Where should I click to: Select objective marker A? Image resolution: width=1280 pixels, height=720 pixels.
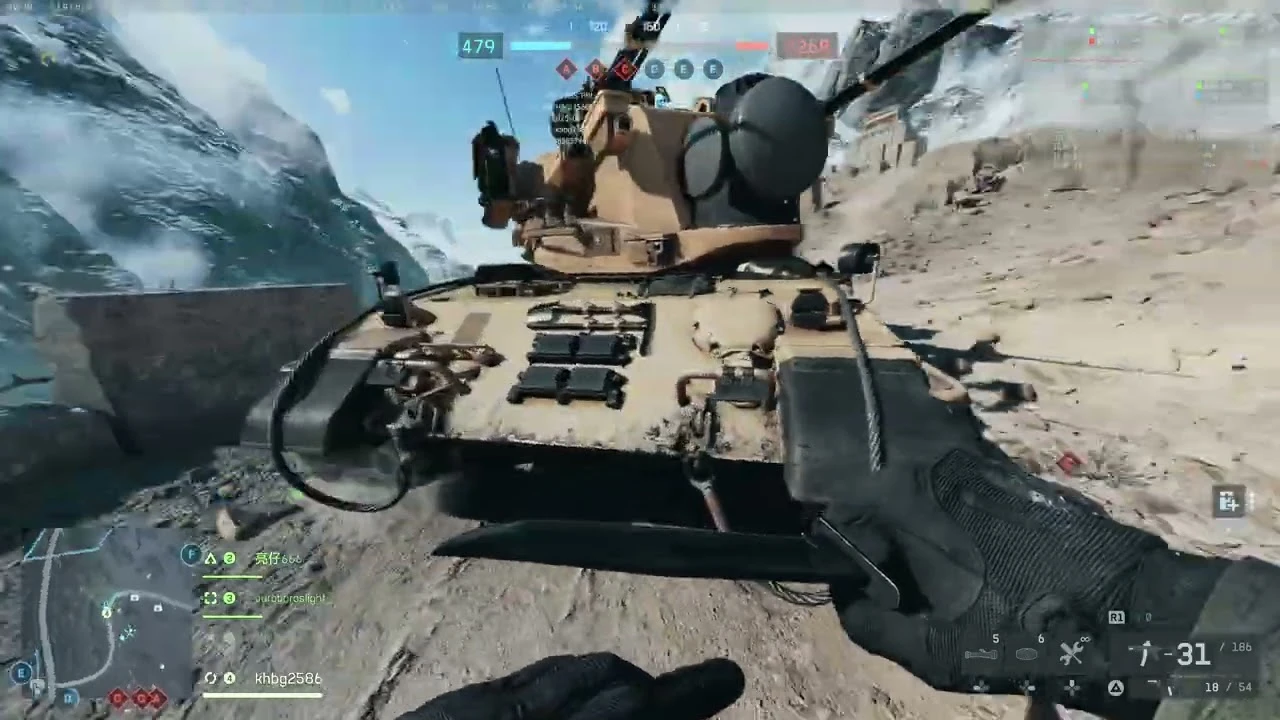coord(566,69)
